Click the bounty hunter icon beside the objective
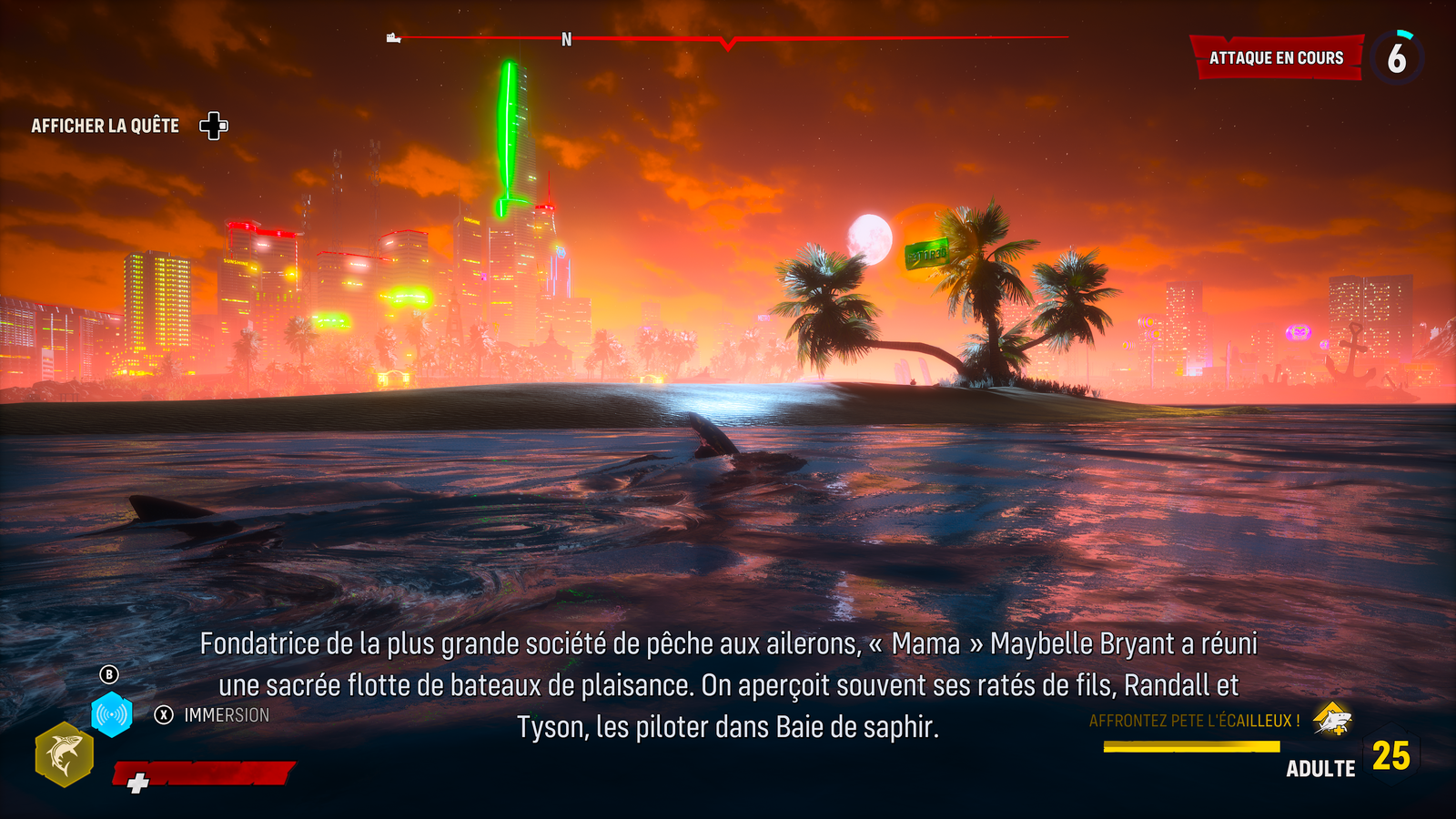The image size is (1456, 819). pyautogui.click(x=1332, y=721)
